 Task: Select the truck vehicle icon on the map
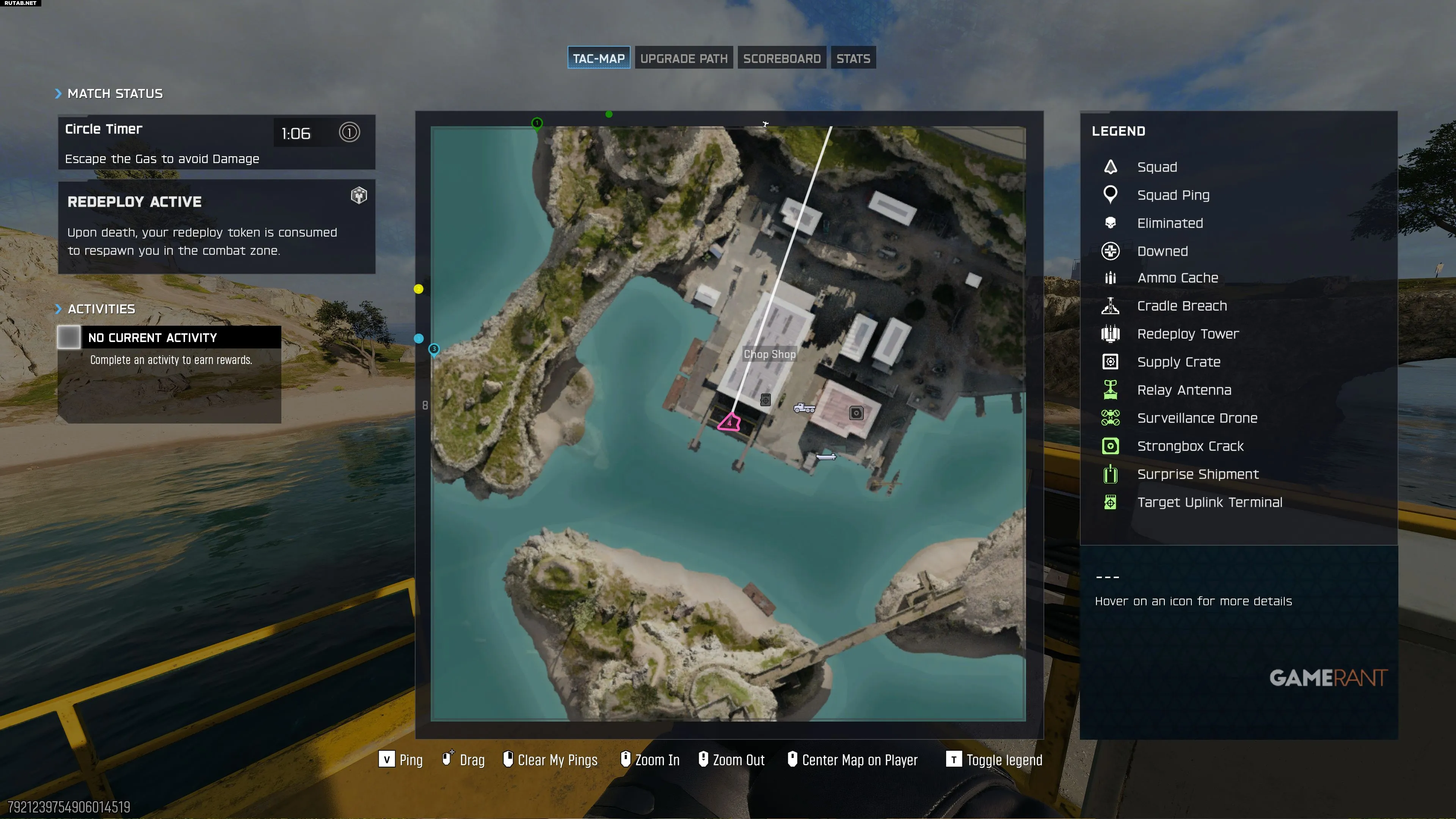point(804,408)
